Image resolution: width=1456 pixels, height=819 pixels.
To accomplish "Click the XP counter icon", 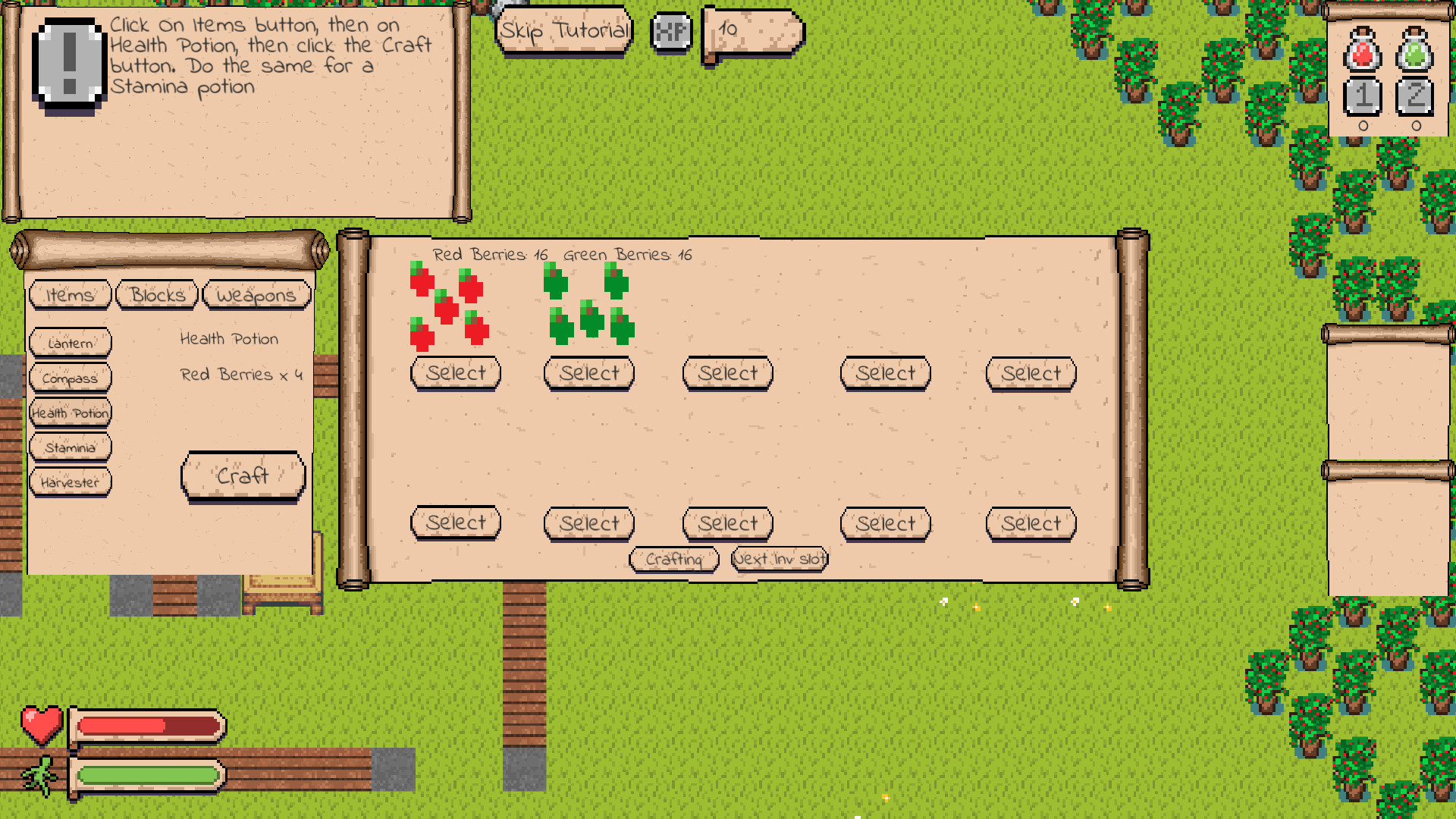I will tap(671, 32).
